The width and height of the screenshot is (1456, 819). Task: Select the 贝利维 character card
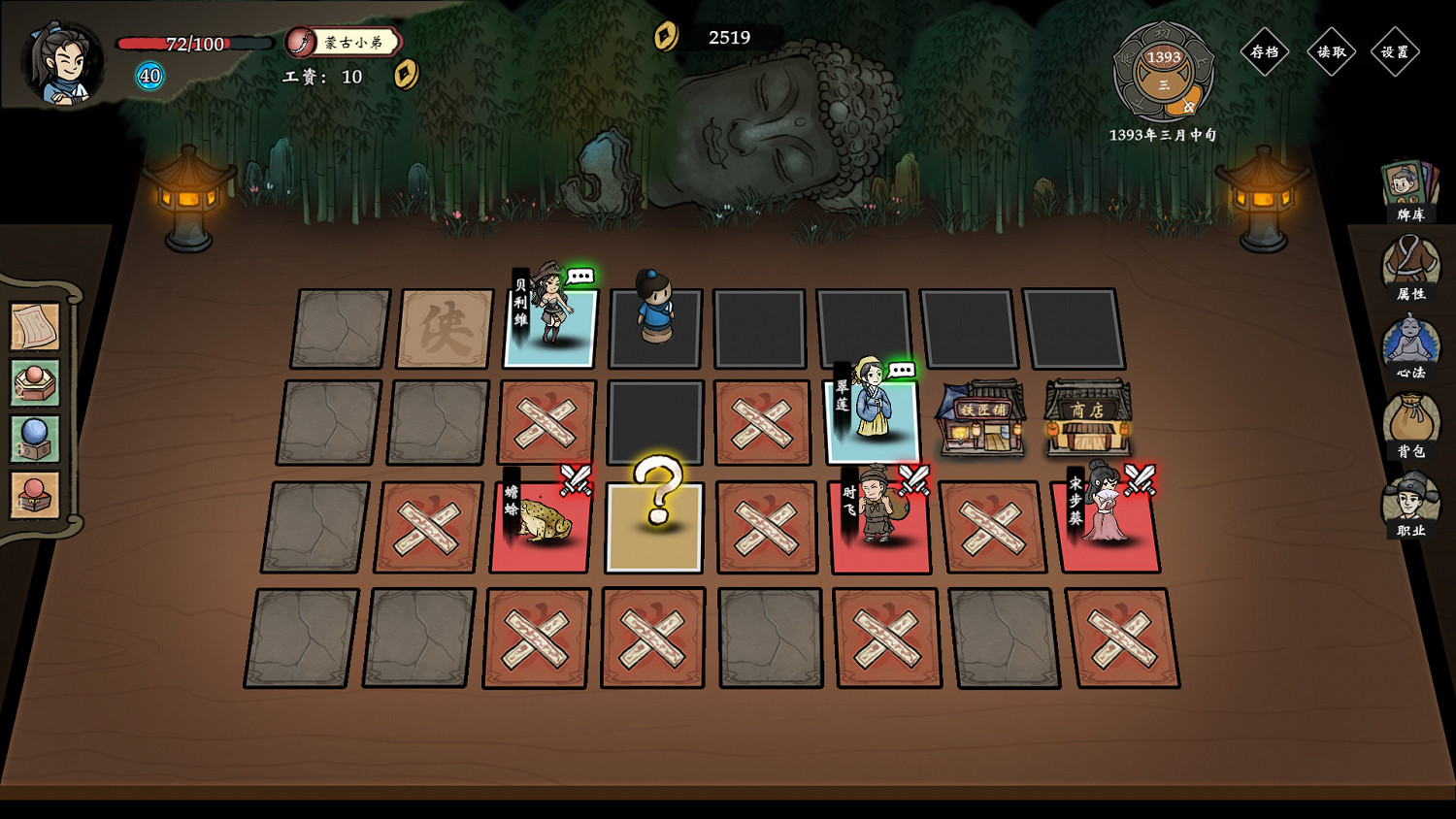(x=551, y=327)
